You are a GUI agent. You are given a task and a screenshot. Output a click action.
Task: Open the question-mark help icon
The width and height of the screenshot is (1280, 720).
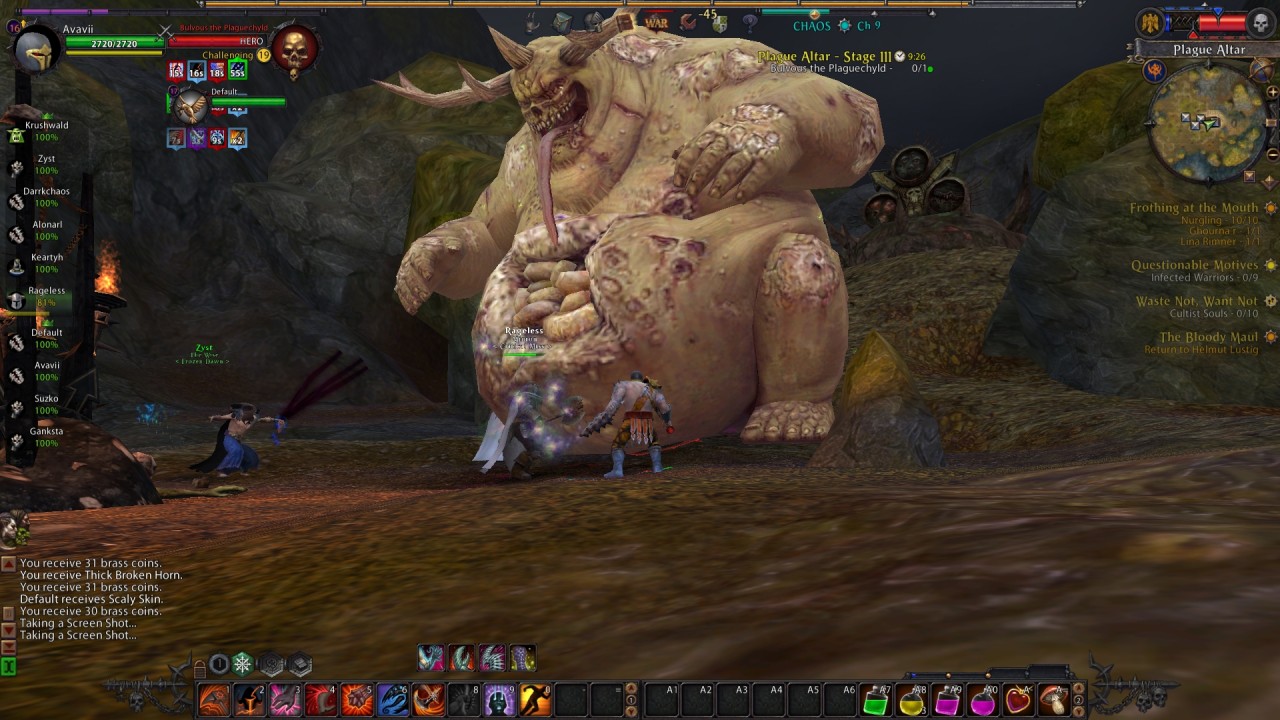coord(750,22)
